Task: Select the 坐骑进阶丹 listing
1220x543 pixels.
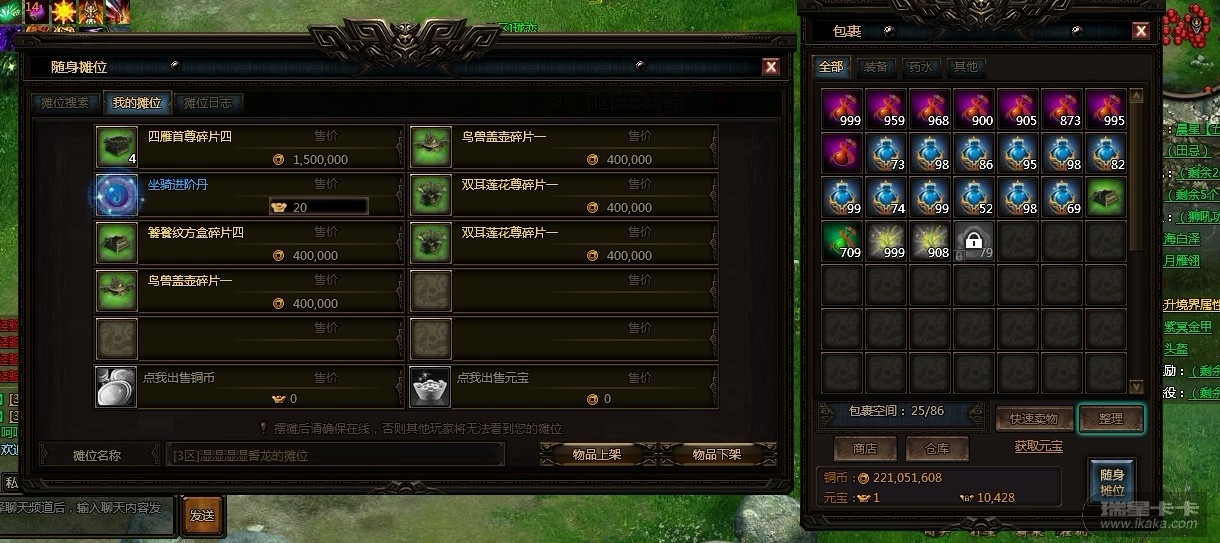Action: 250,195
